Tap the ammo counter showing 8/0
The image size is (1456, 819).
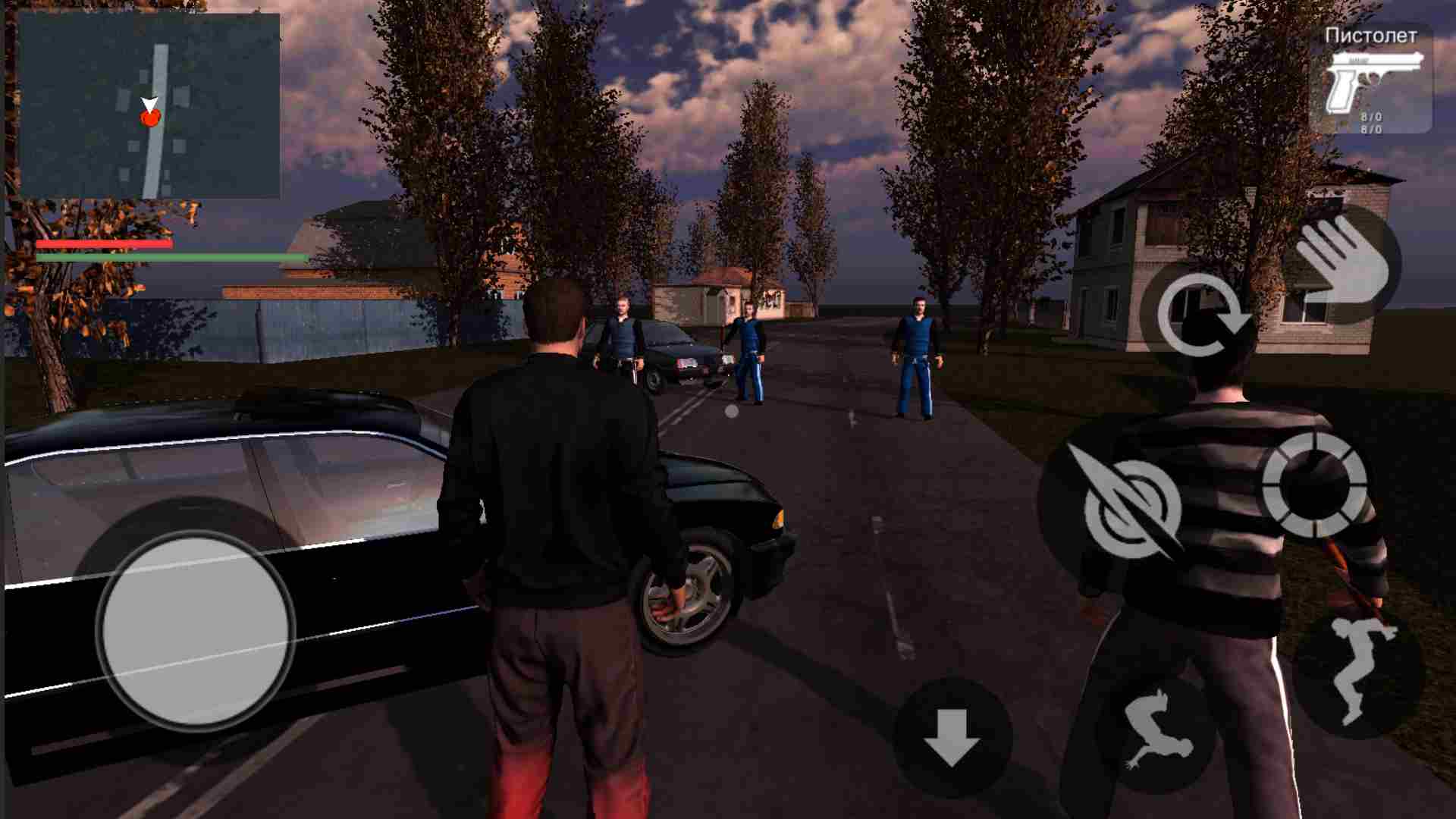[1370, 115]
